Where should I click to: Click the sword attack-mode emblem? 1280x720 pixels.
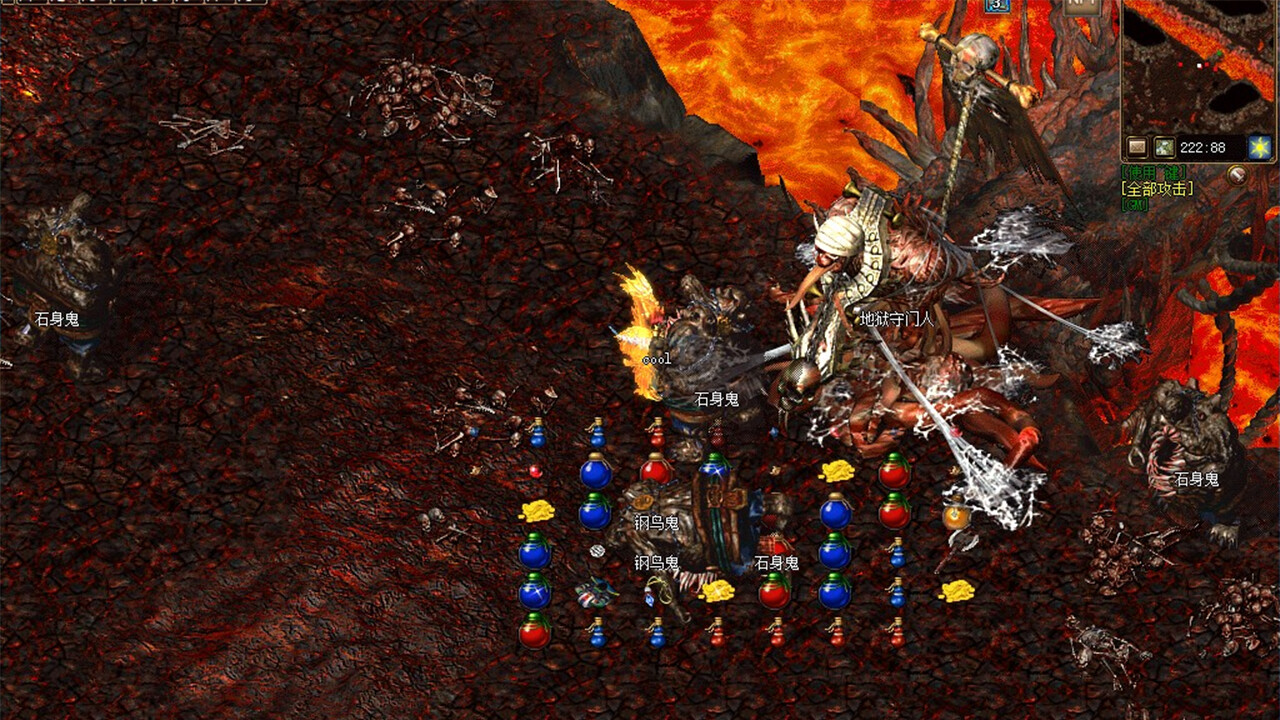point(1237,176)
